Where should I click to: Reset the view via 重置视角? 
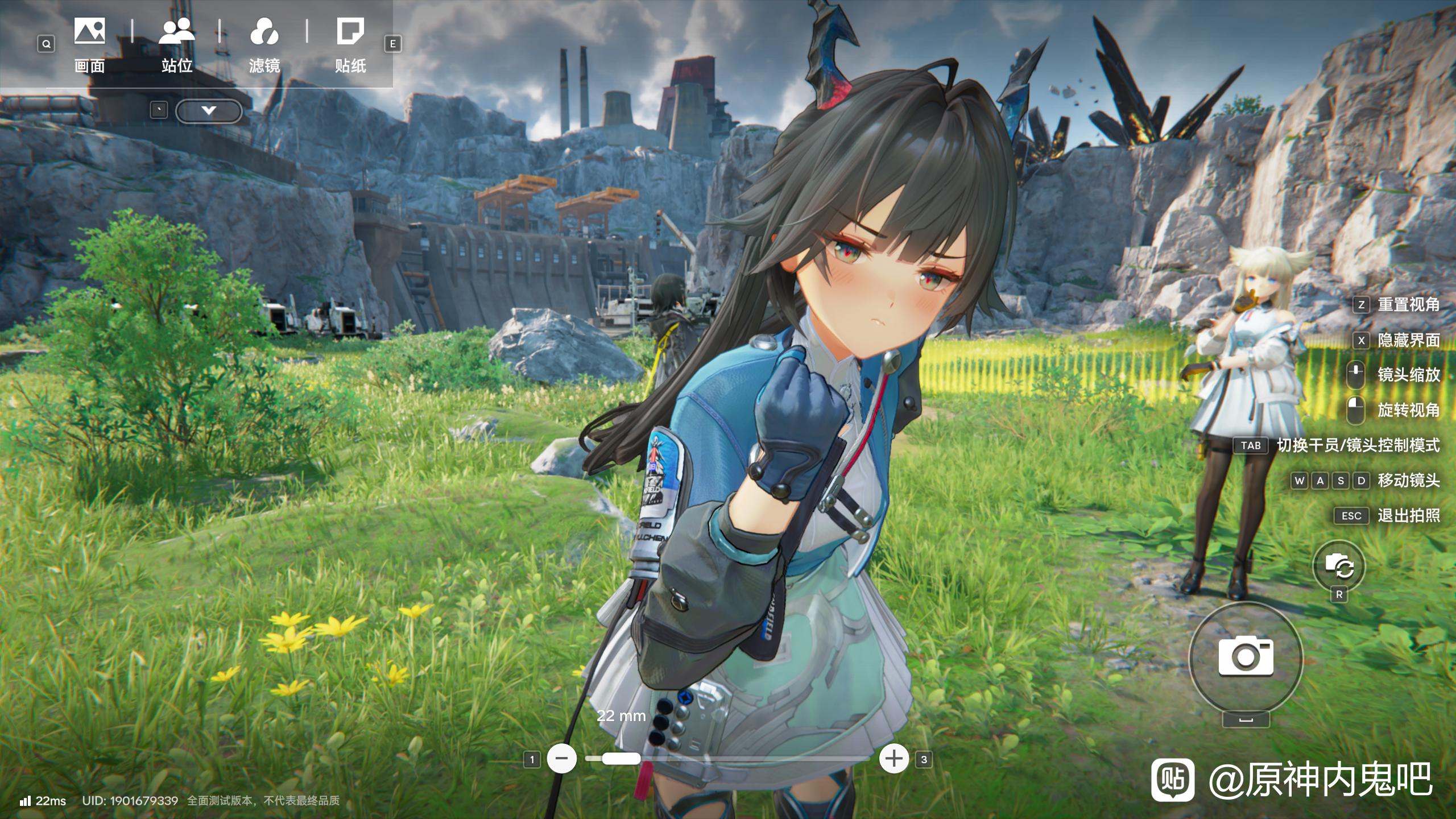click(1408, 305)
